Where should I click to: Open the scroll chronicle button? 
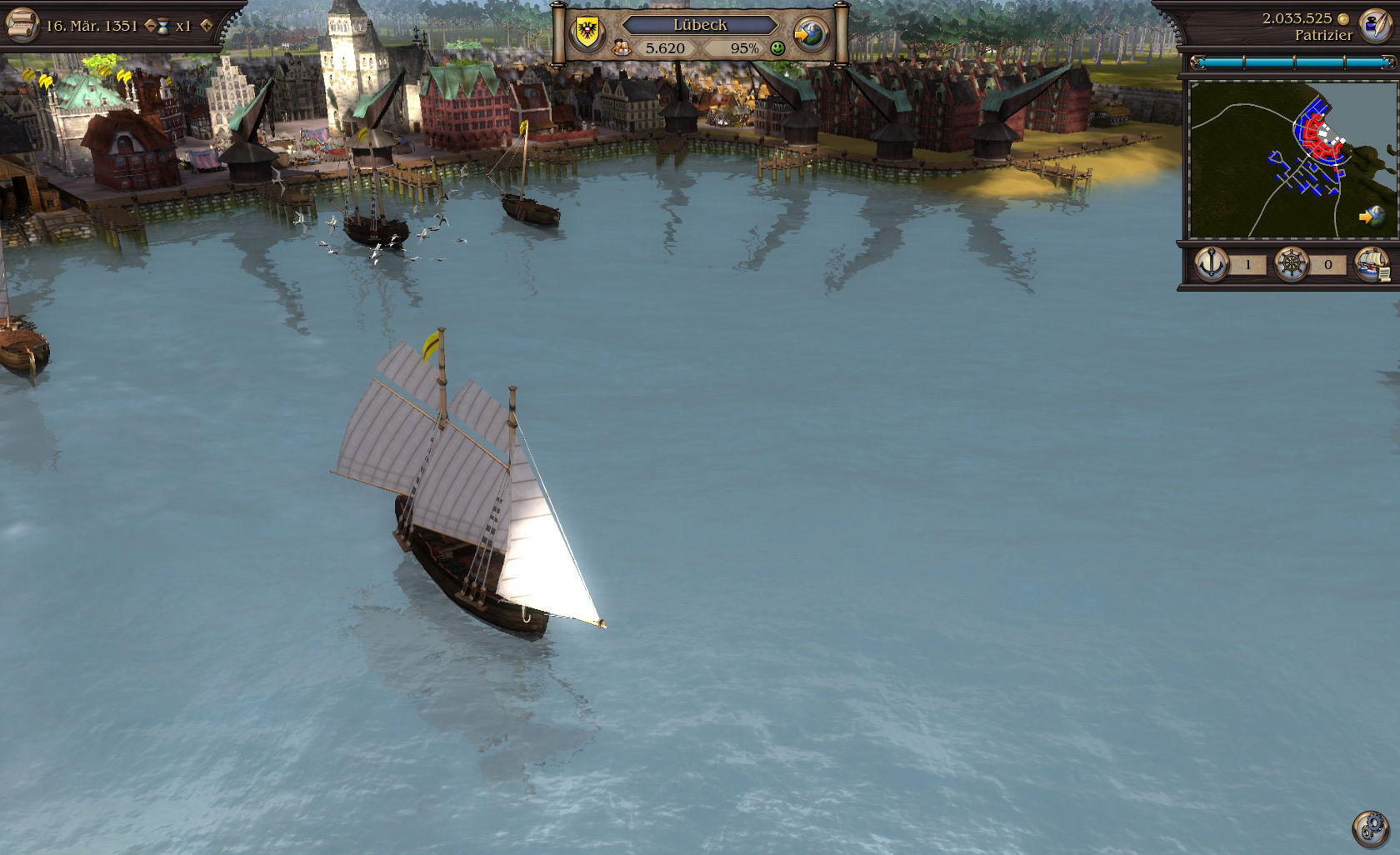tap(22, 23)
